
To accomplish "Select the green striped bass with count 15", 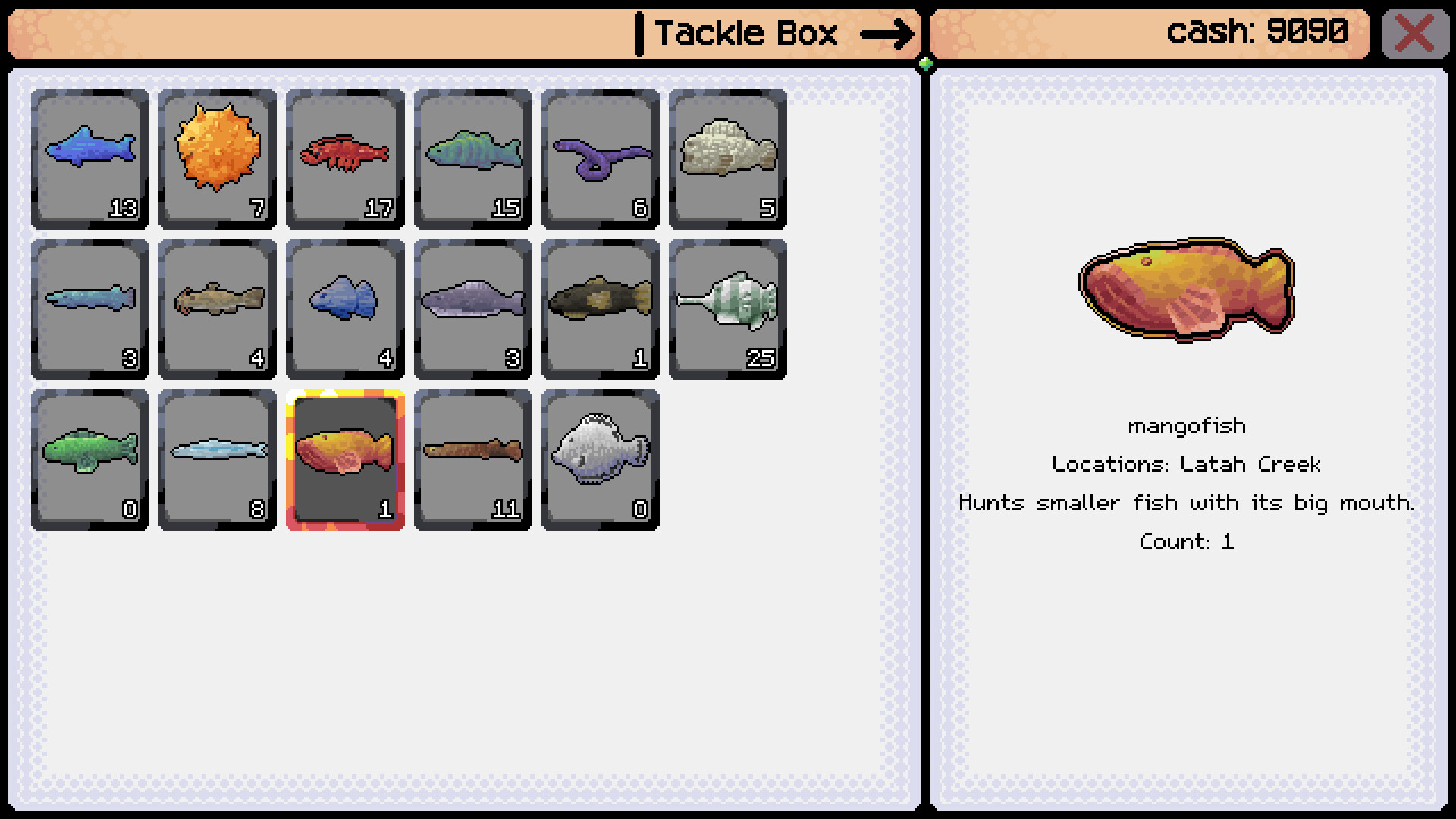I will pos(472,154).
